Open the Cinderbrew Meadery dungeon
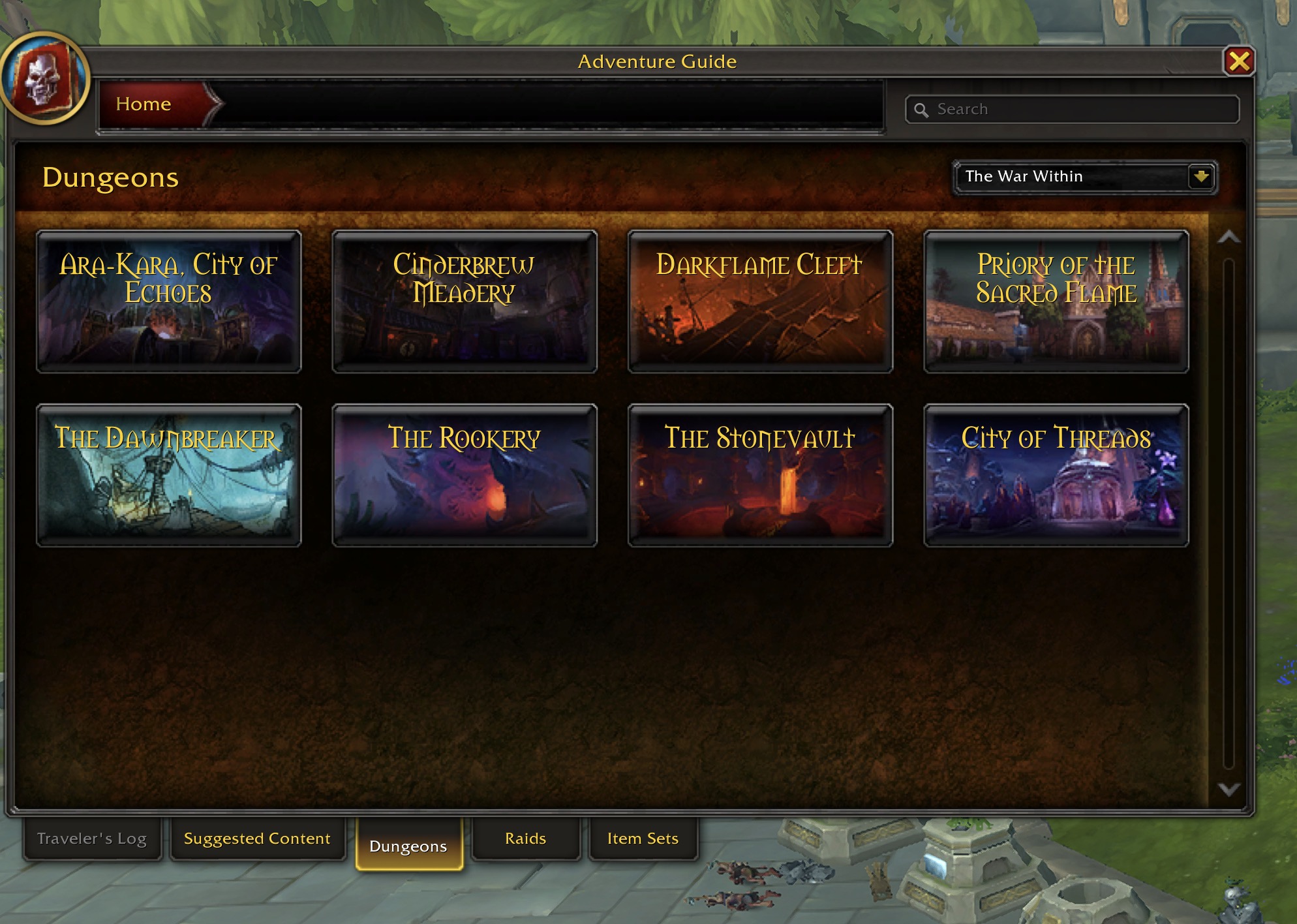This screenshot has width=1297, height=924. click(465, 301)
